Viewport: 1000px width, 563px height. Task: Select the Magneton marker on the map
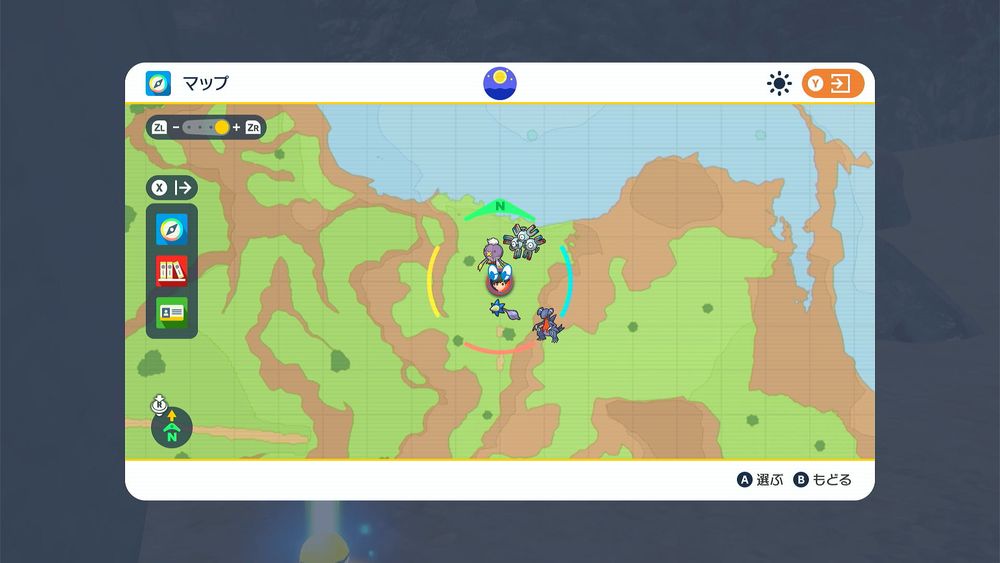pos(522,241)
